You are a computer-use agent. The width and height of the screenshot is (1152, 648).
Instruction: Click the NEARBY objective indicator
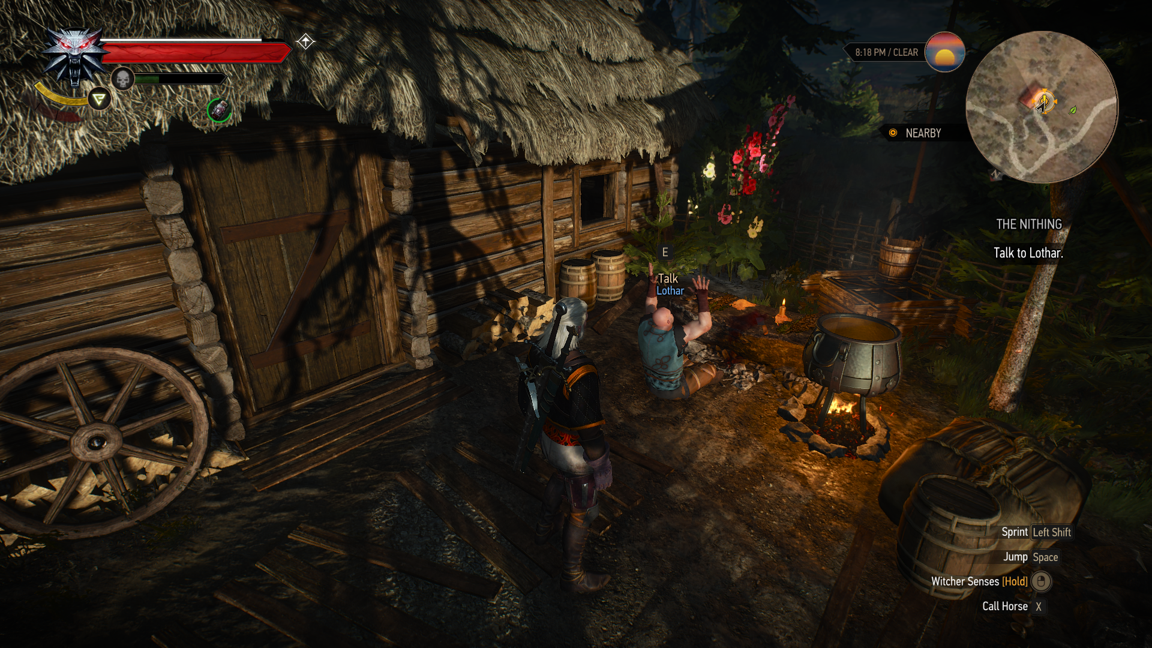tap(915, 133)
